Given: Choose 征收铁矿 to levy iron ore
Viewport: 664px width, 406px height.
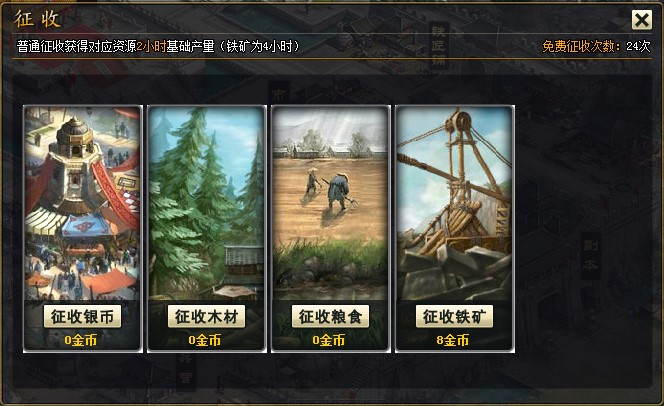Looking at the screenshot, I should [454, 317].
